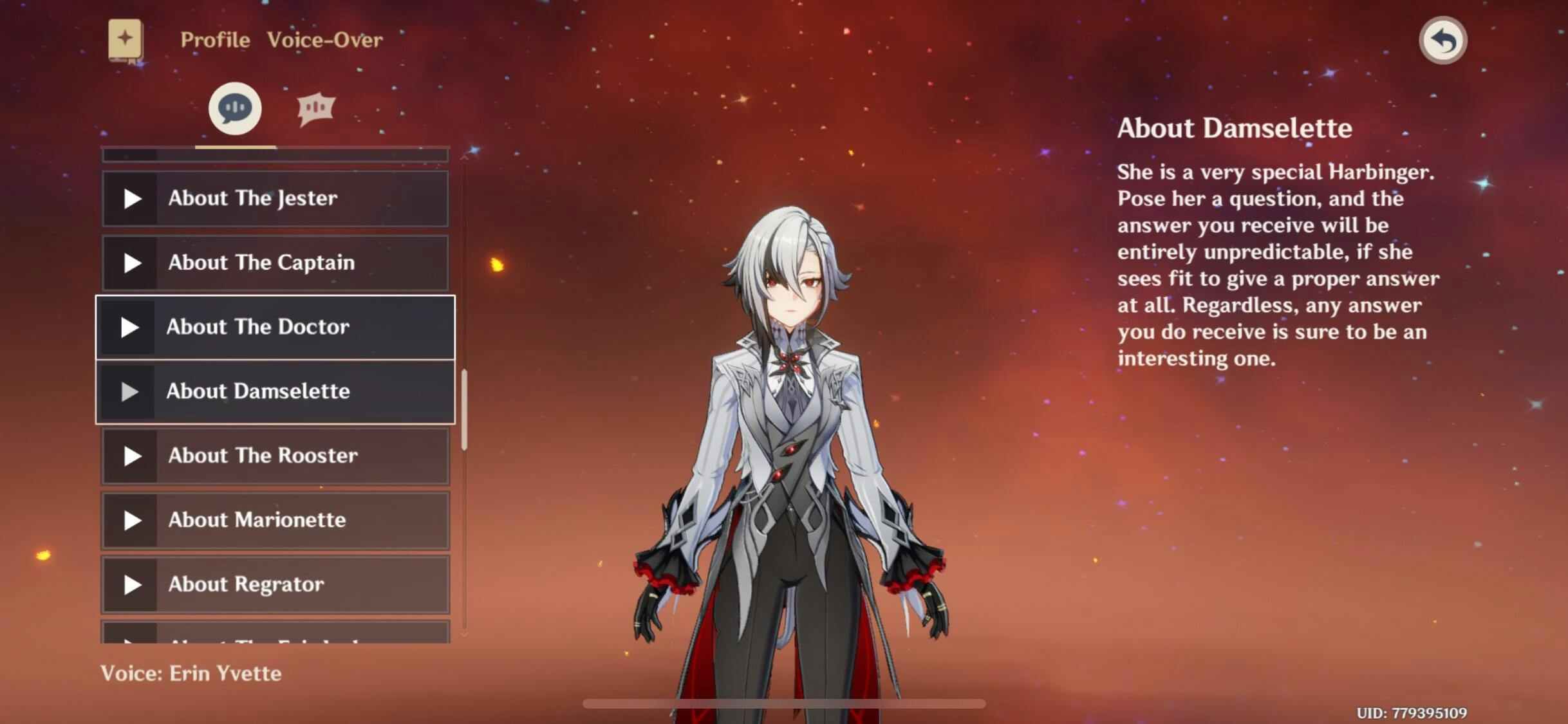
Task: Click the voice list scrollbar handle
Action: tap(464, 410)
